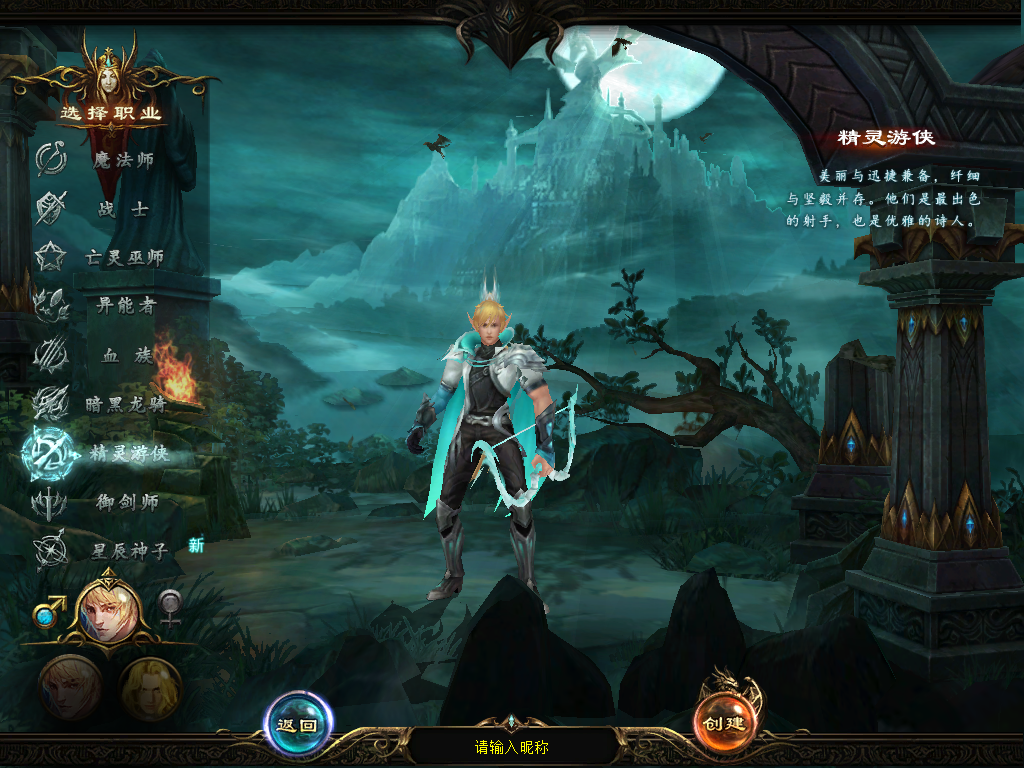Focus the 请输入昵称 nickname field

coord(511,747)
